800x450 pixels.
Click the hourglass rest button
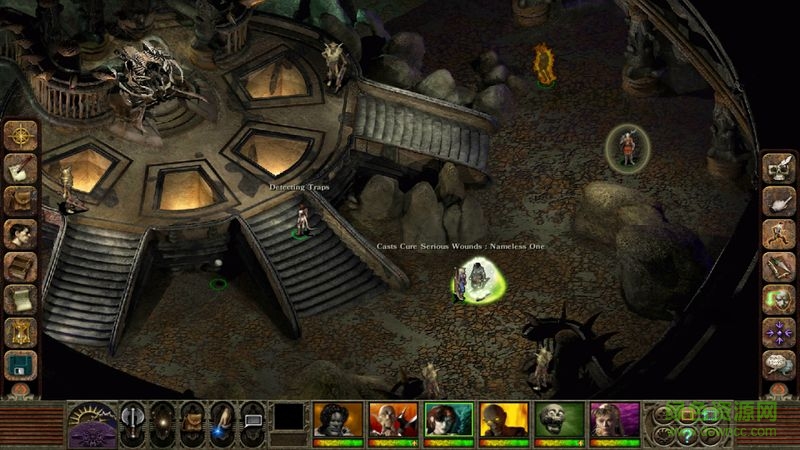click(x=20, y=332)
